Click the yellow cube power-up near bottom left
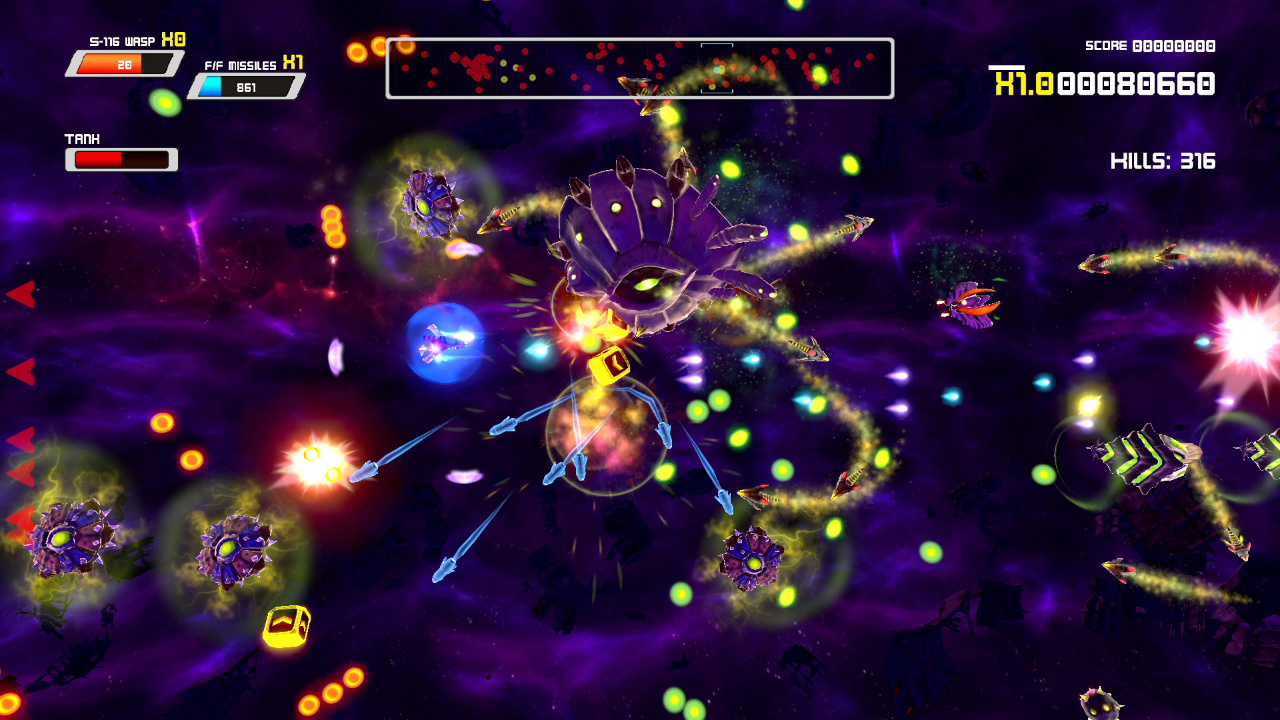The image size is (1280, 720). 288,625
